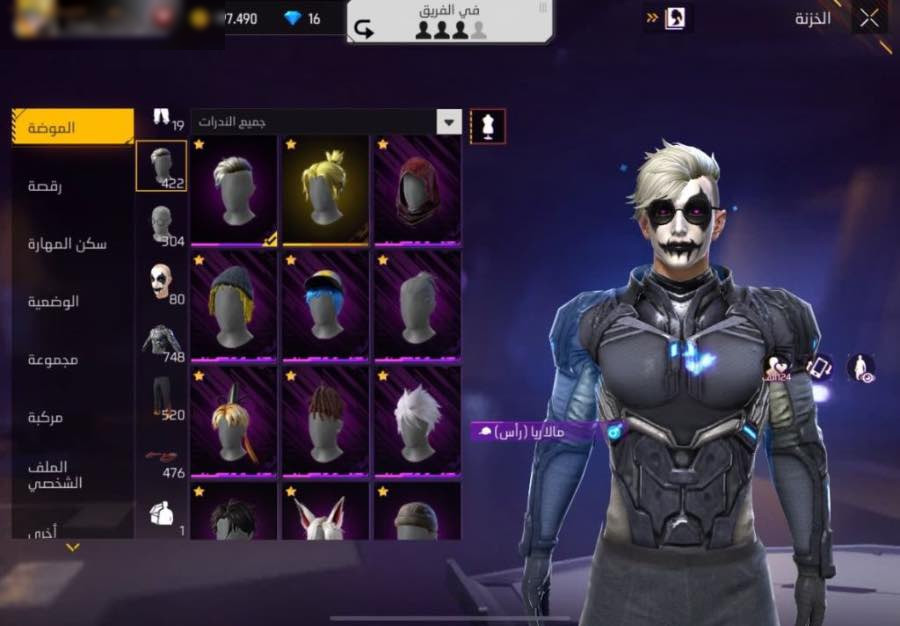This screenshot has height=626, width=900.
Task: Switch to the الموضة fashion tab
Action: [x=73, y=128]
